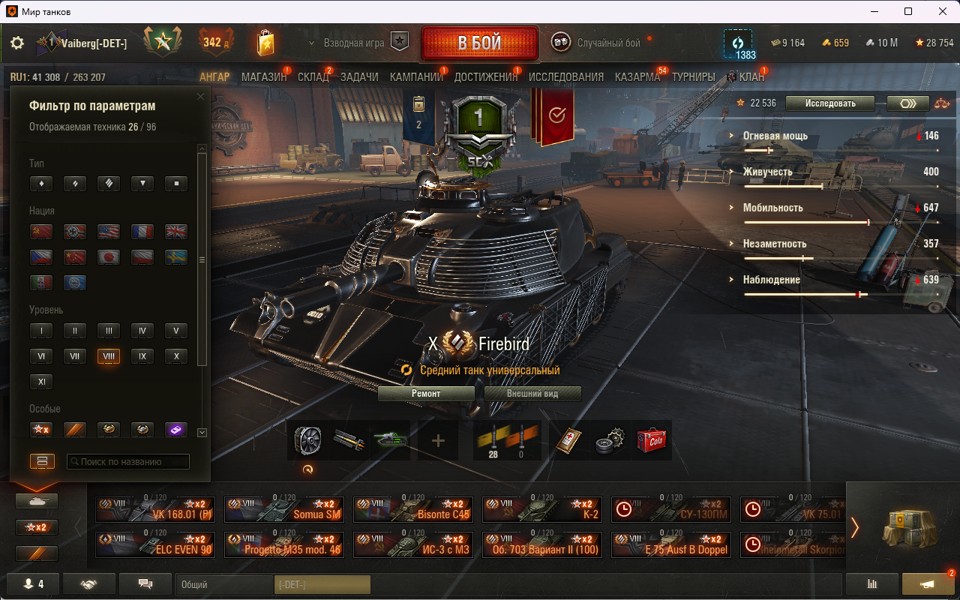The image size is (960, 600).
Task: Click the tank name search field
Action: [x=128, y=462]
